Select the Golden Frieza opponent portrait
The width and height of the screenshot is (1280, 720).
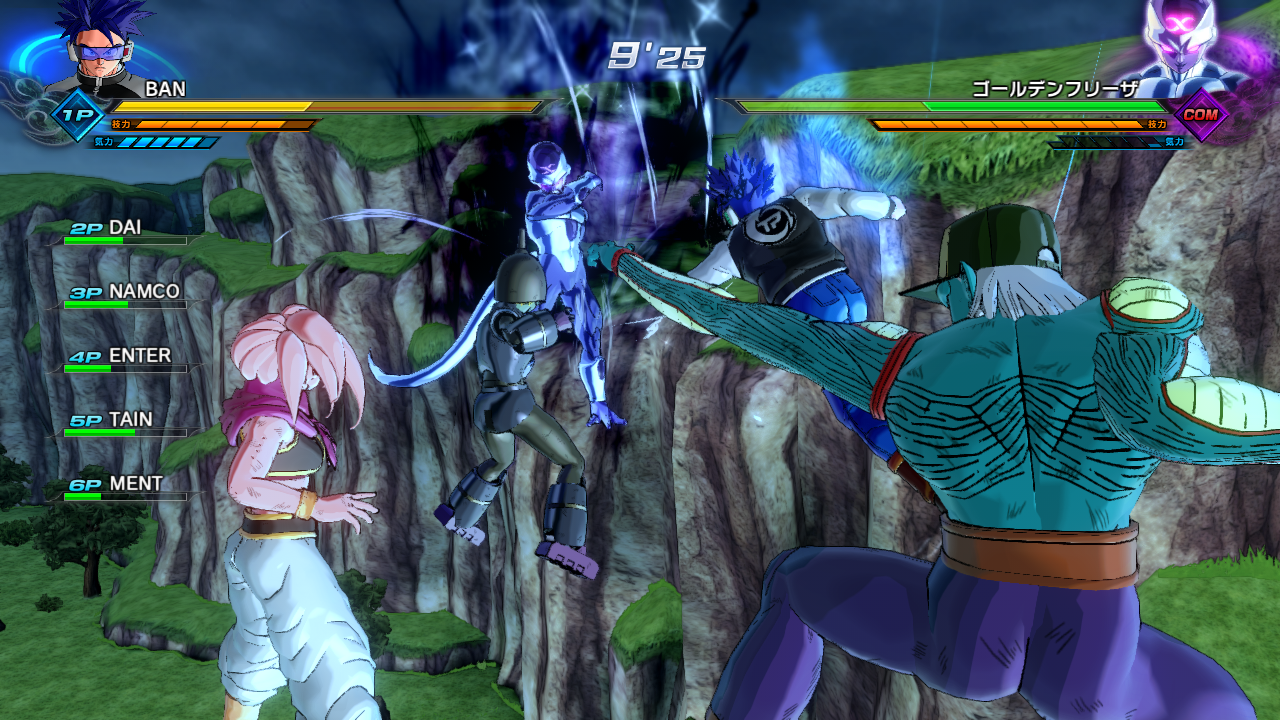(x=1187, y=45)
